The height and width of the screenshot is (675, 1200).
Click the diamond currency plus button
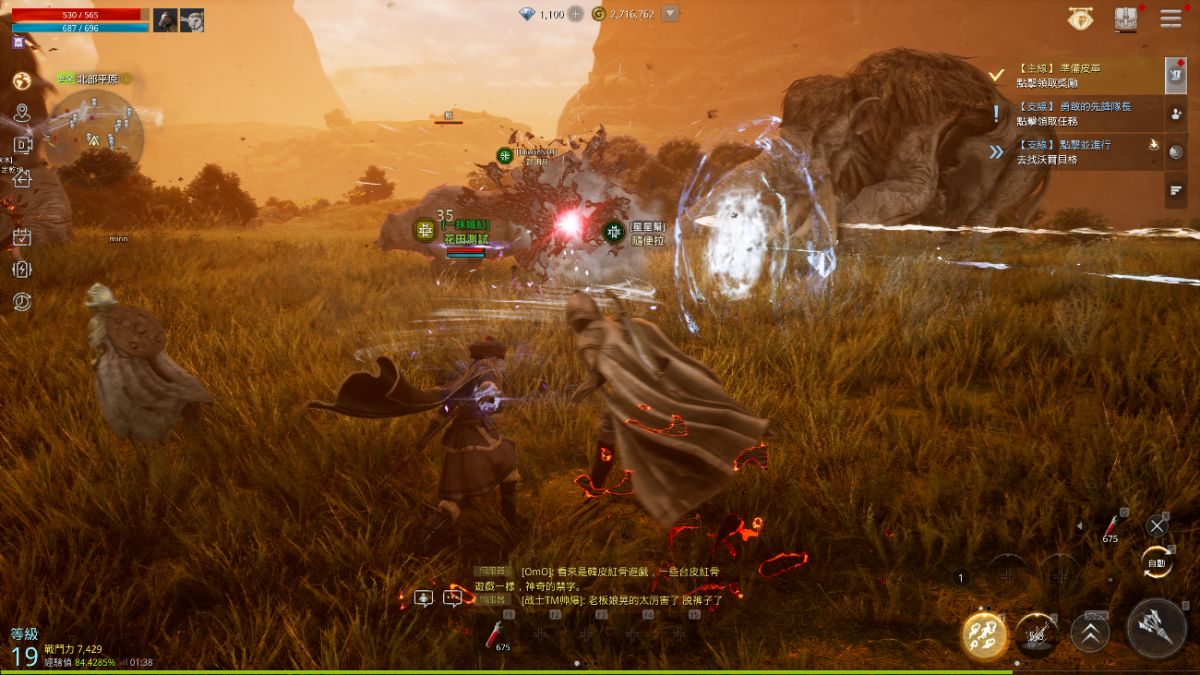[576, 14]
